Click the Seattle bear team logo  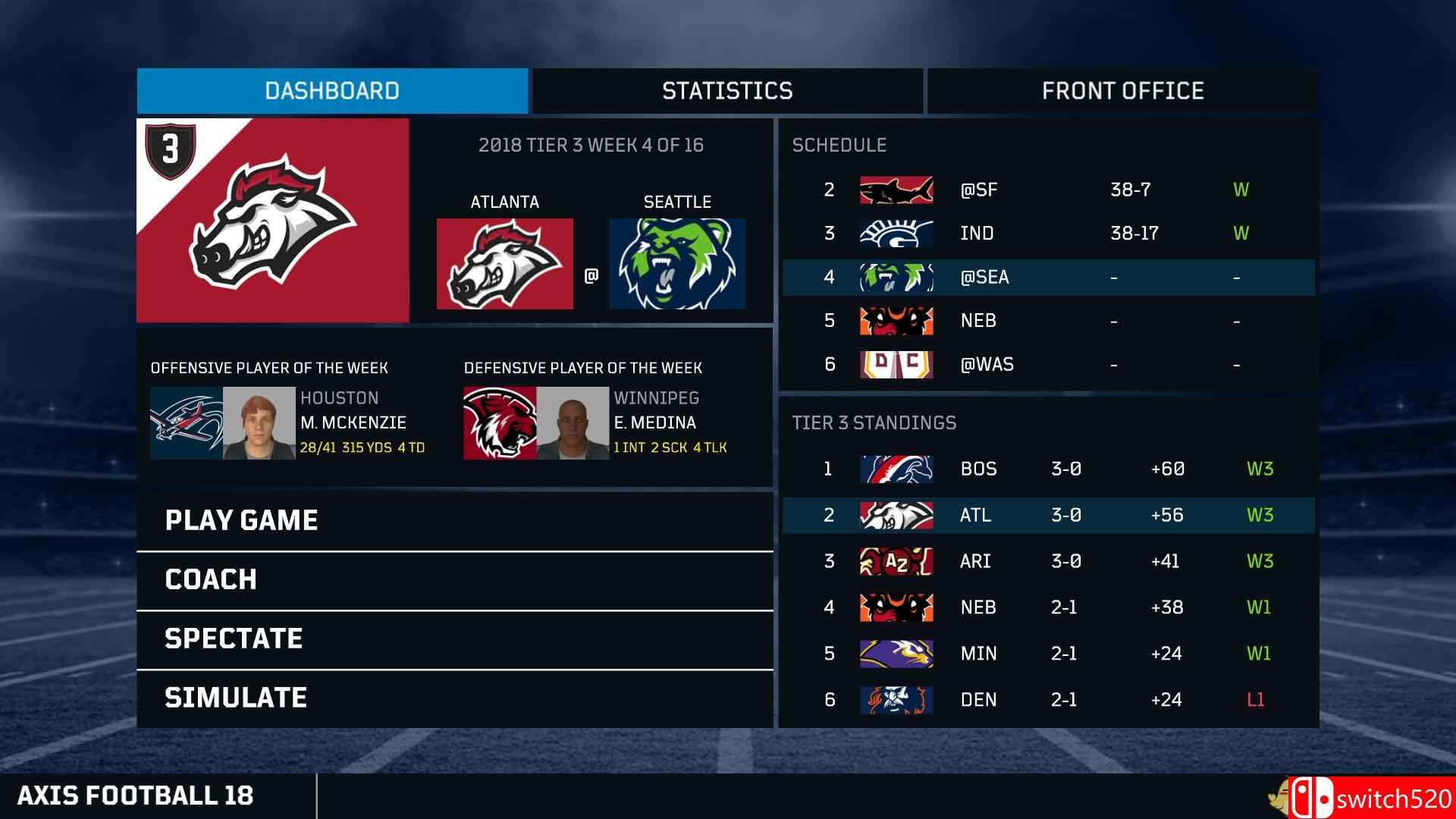coord(677,264)
